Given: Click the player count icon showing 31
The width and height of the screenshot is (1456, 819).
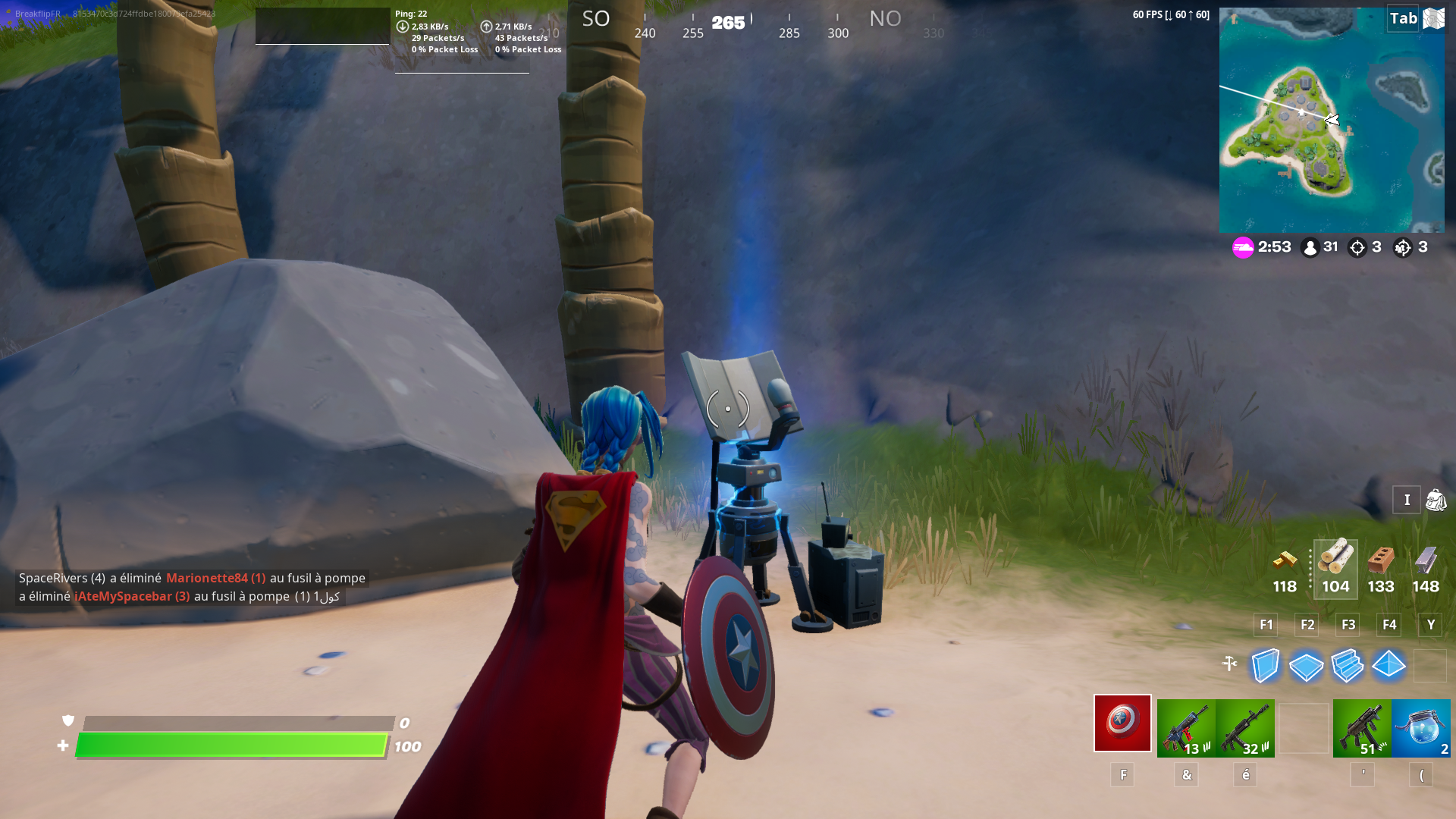Looking at the screenshot, I should pyautogui.click(x=1310, y=246).
